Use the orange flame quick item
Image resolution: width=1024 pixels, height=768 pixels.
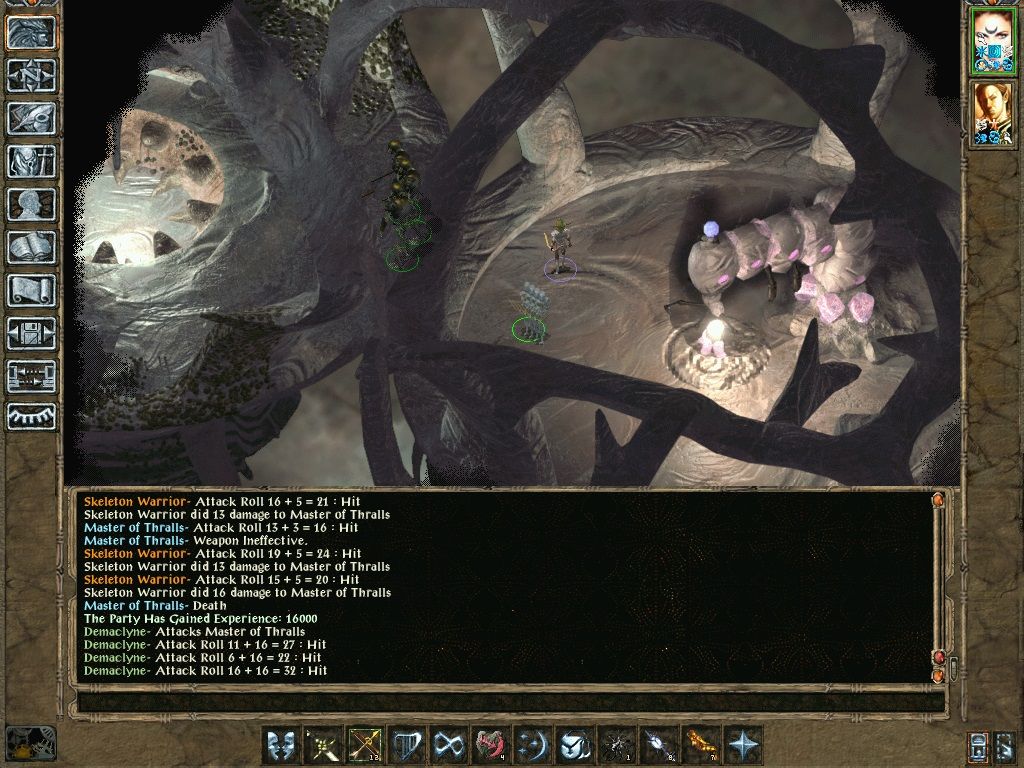tap(700, 745)
